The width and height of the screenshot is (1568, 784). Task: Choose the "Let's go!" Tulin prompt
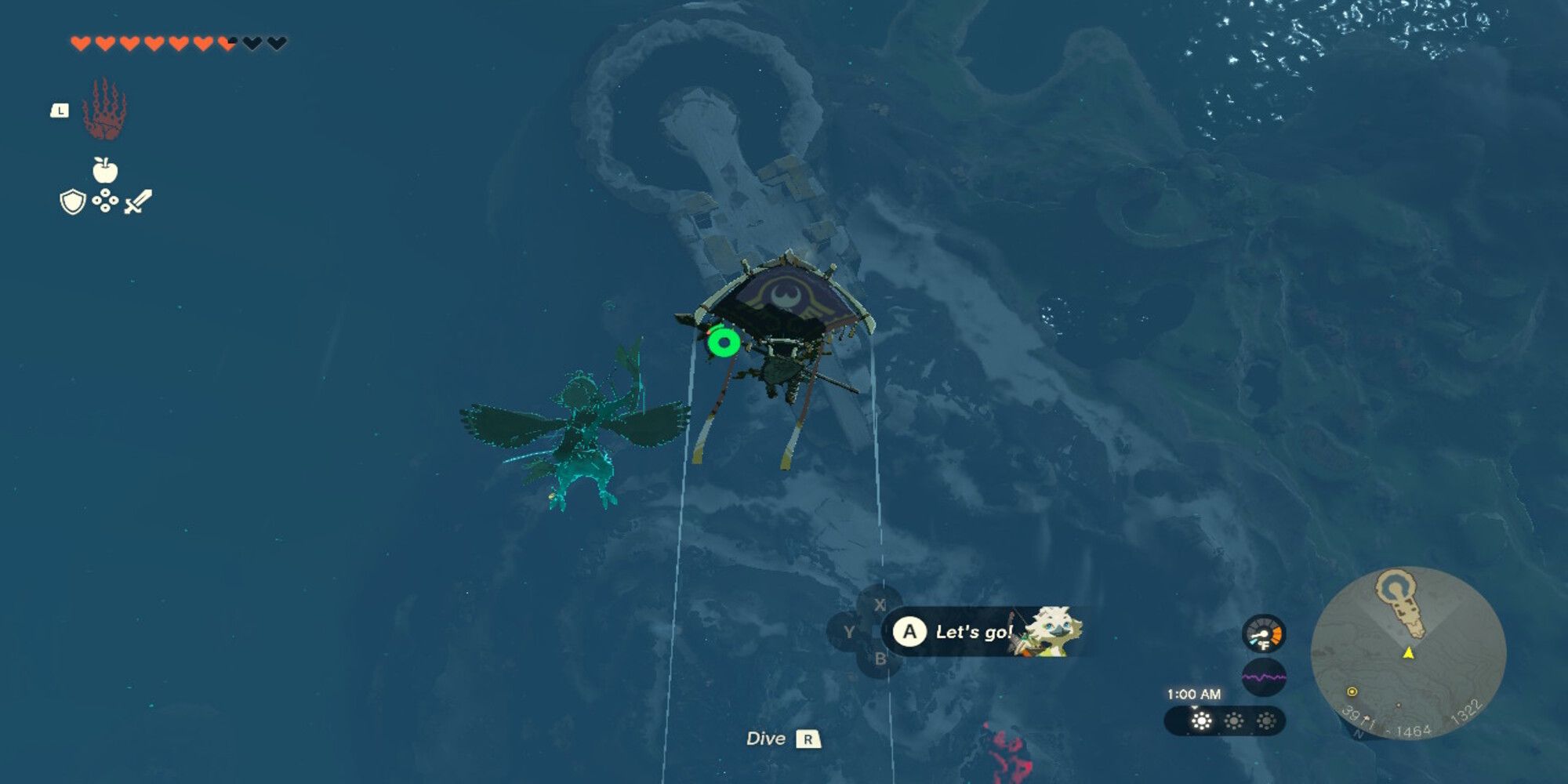pos(974,632)
